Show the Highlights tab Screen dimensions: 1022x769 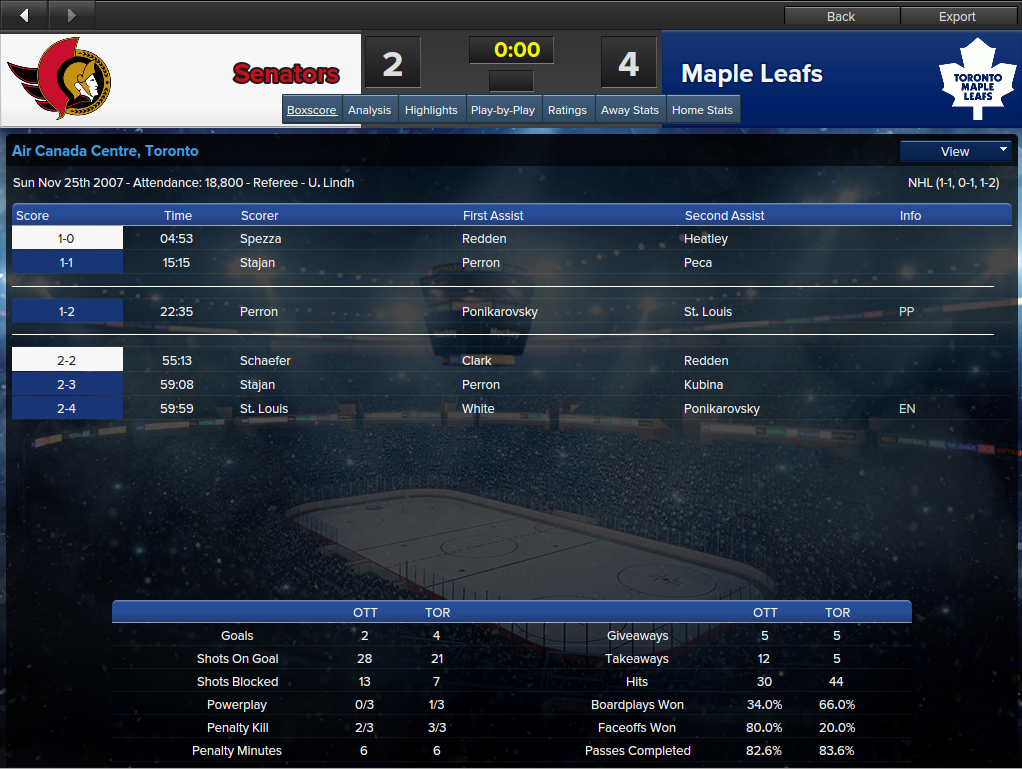pos(431,110)
